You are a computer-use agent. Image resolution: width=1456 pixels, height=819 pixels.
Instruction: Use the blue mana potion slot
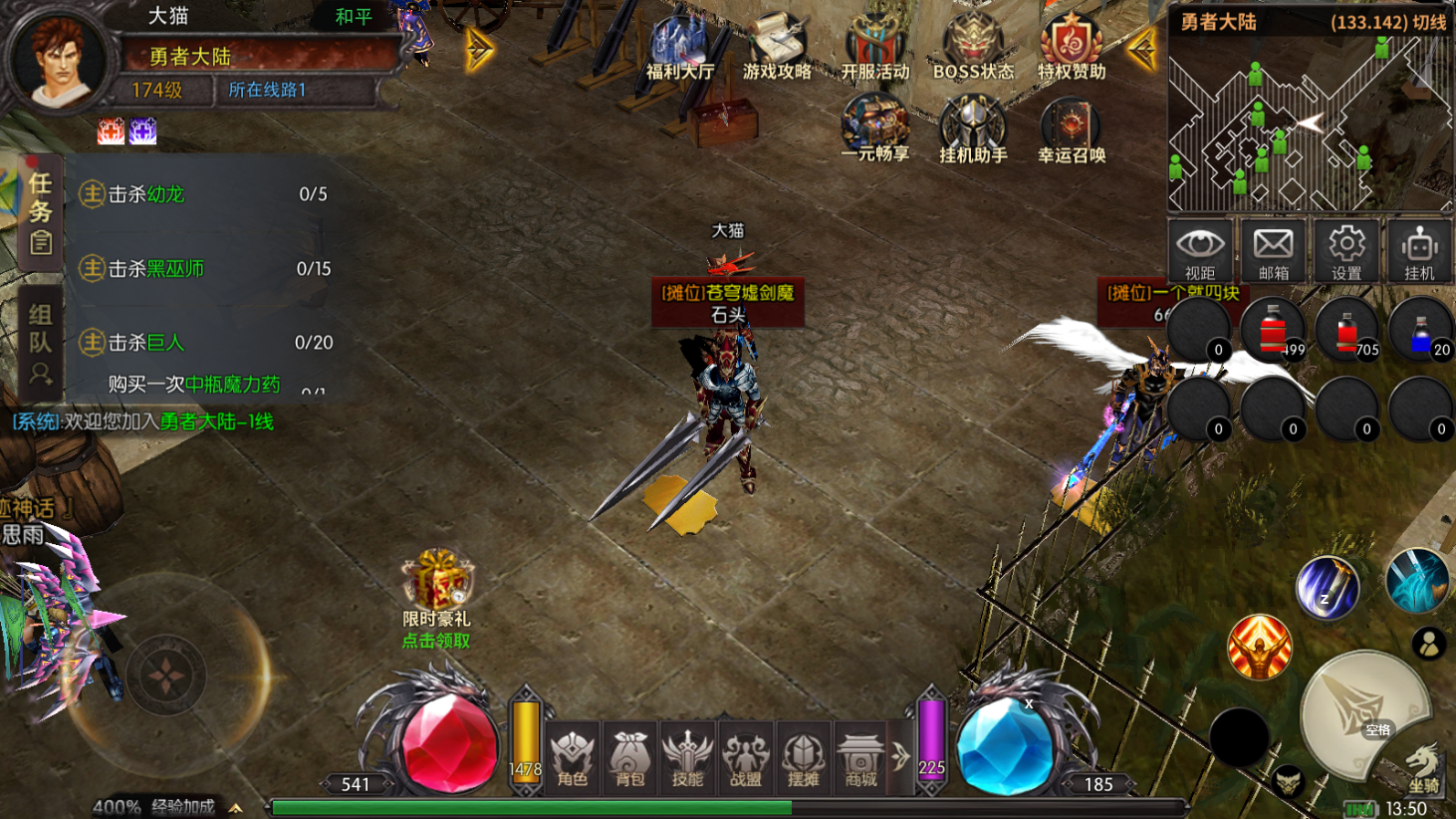click(x=1421, y=331)
